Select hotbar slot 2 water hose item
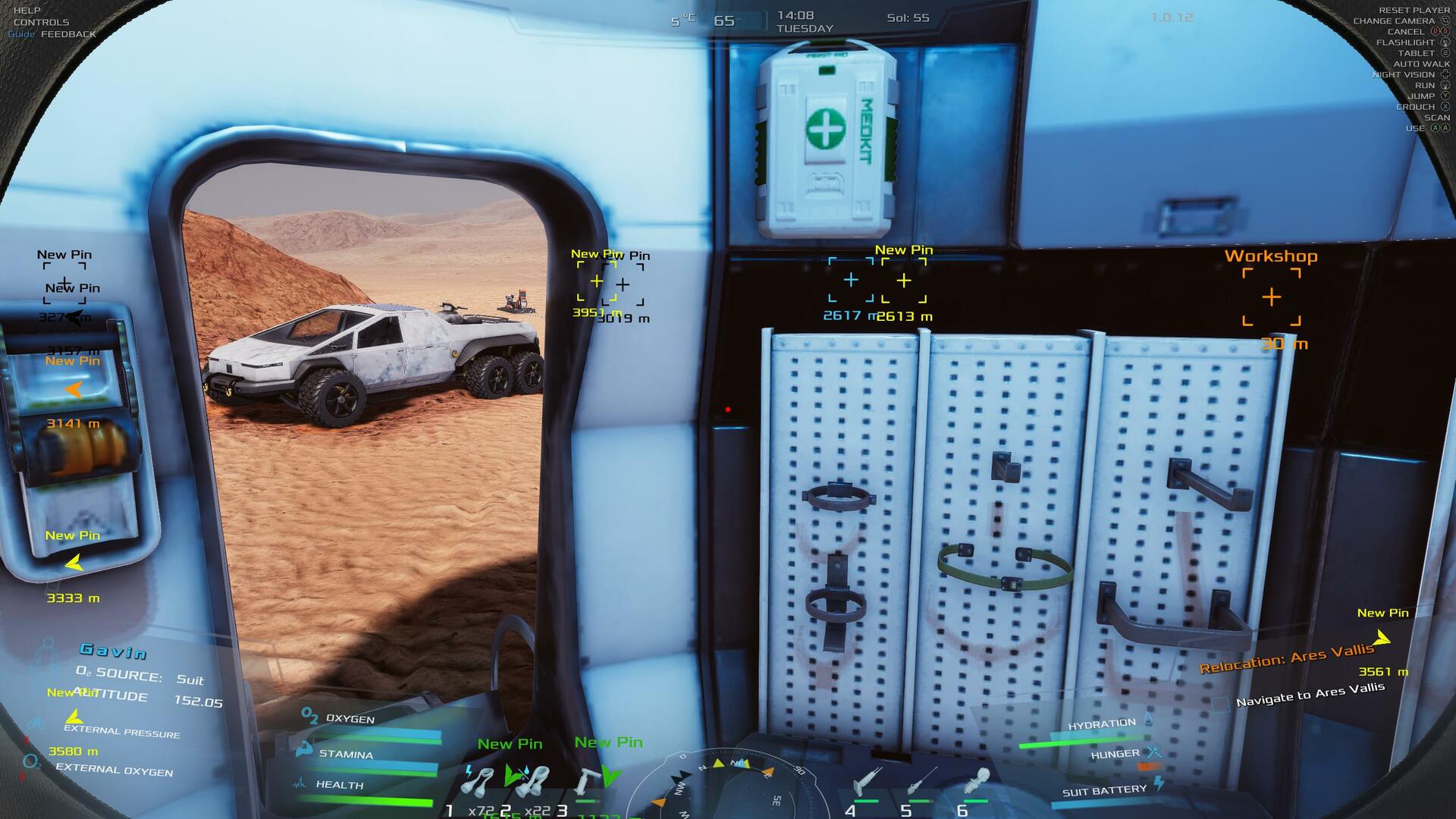The height and width of the screenshot is (819, 1456). pos(532,781)
